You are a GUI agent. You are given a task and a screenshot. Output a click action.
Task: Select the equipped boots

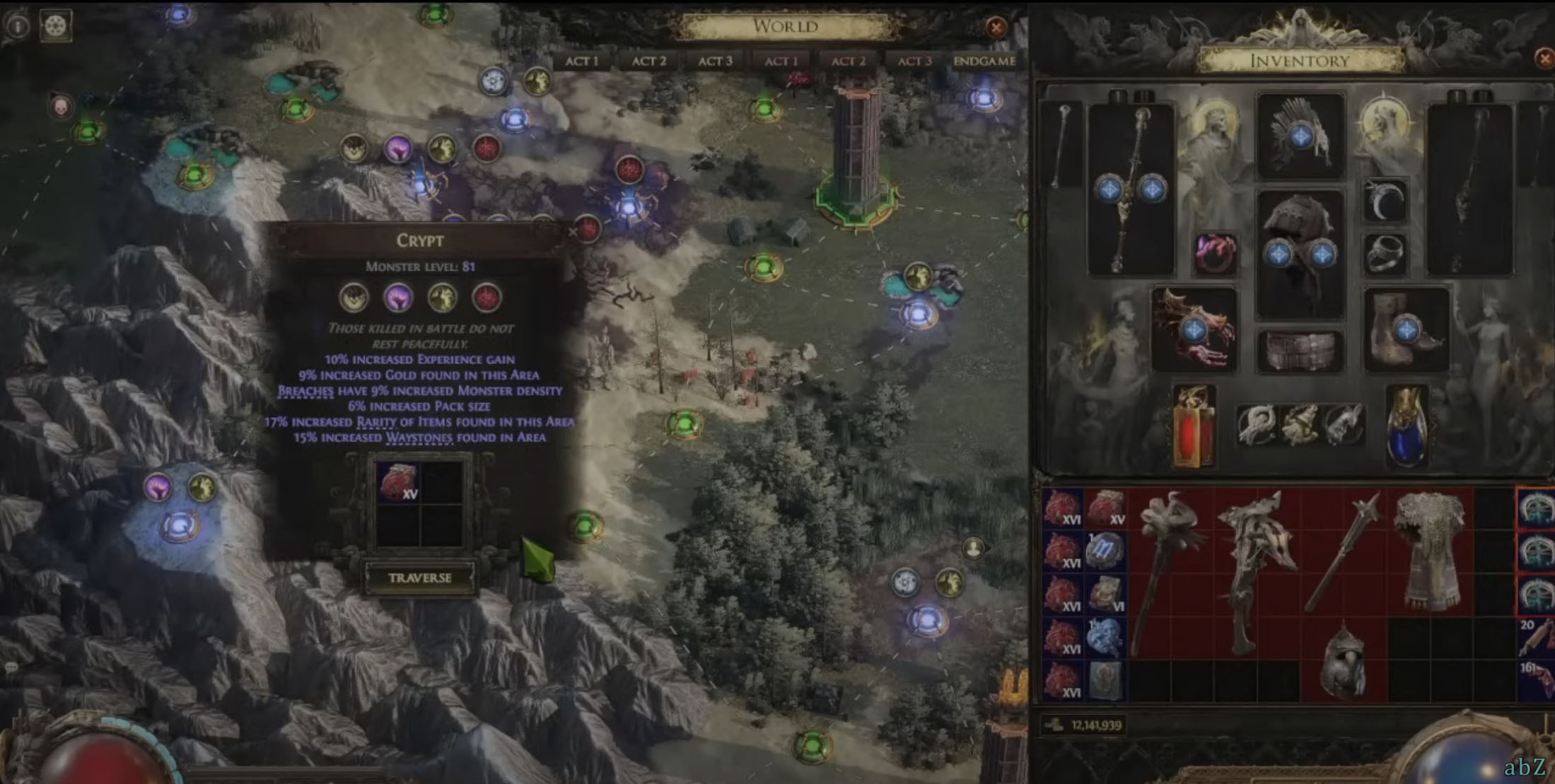click(1404, 329)
